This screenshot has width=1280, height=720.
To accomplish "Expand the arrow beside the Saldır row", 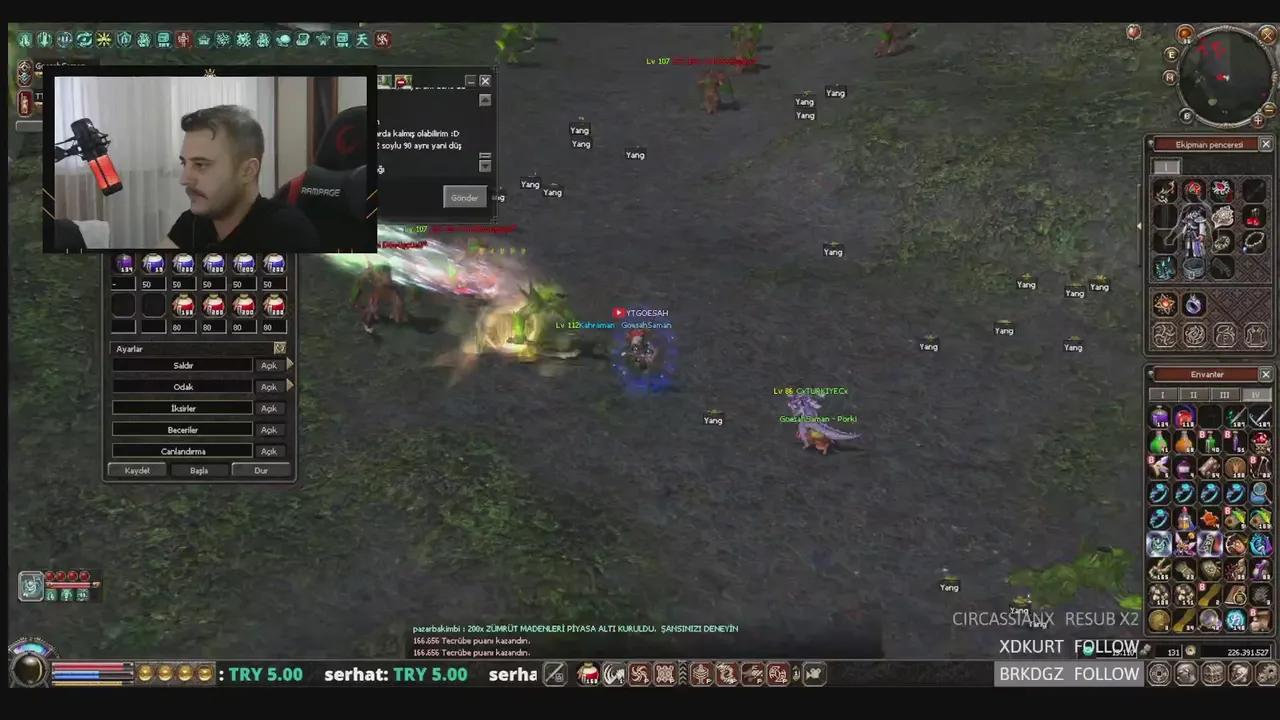I will pos(290,365).
